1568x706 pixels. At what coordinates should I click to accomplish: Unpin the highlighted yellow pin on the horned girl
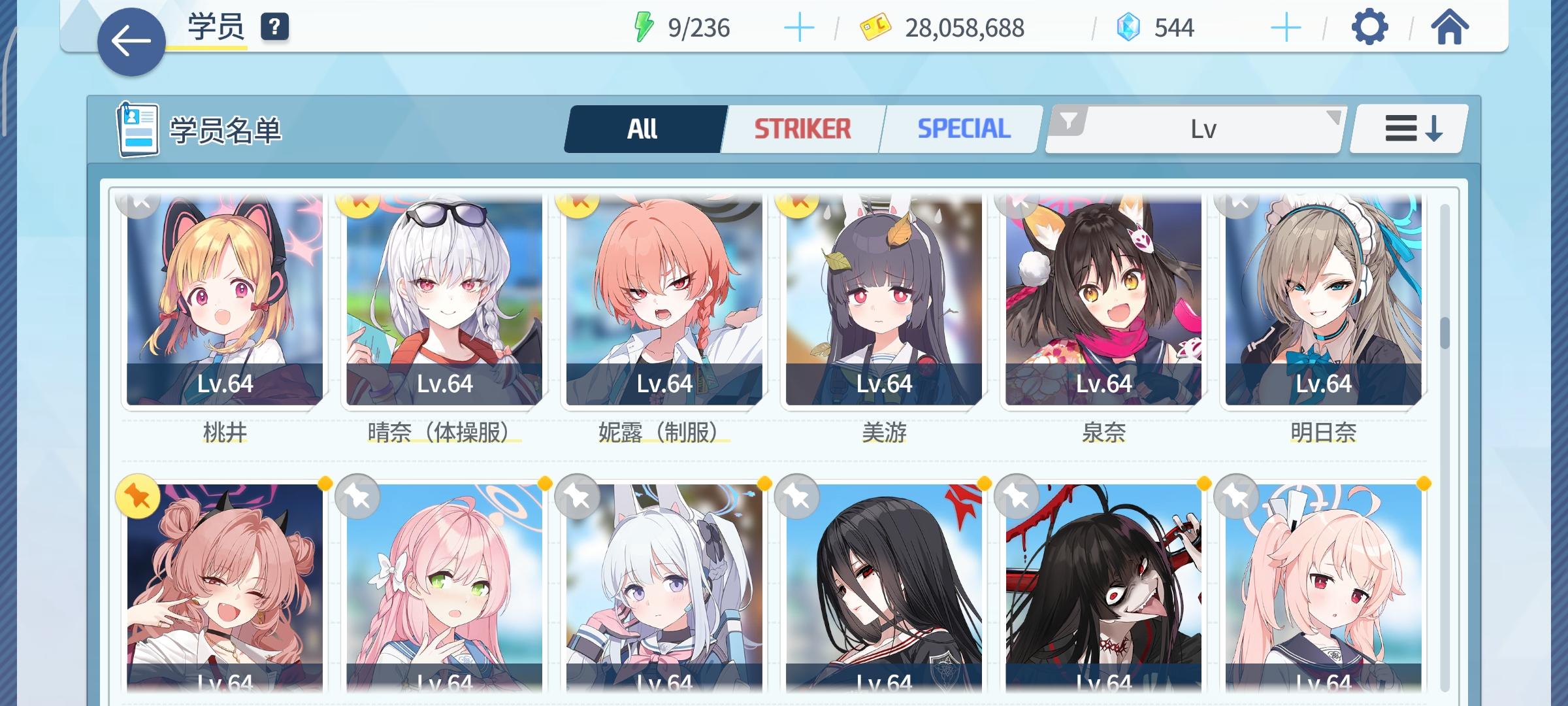point(139,498)
